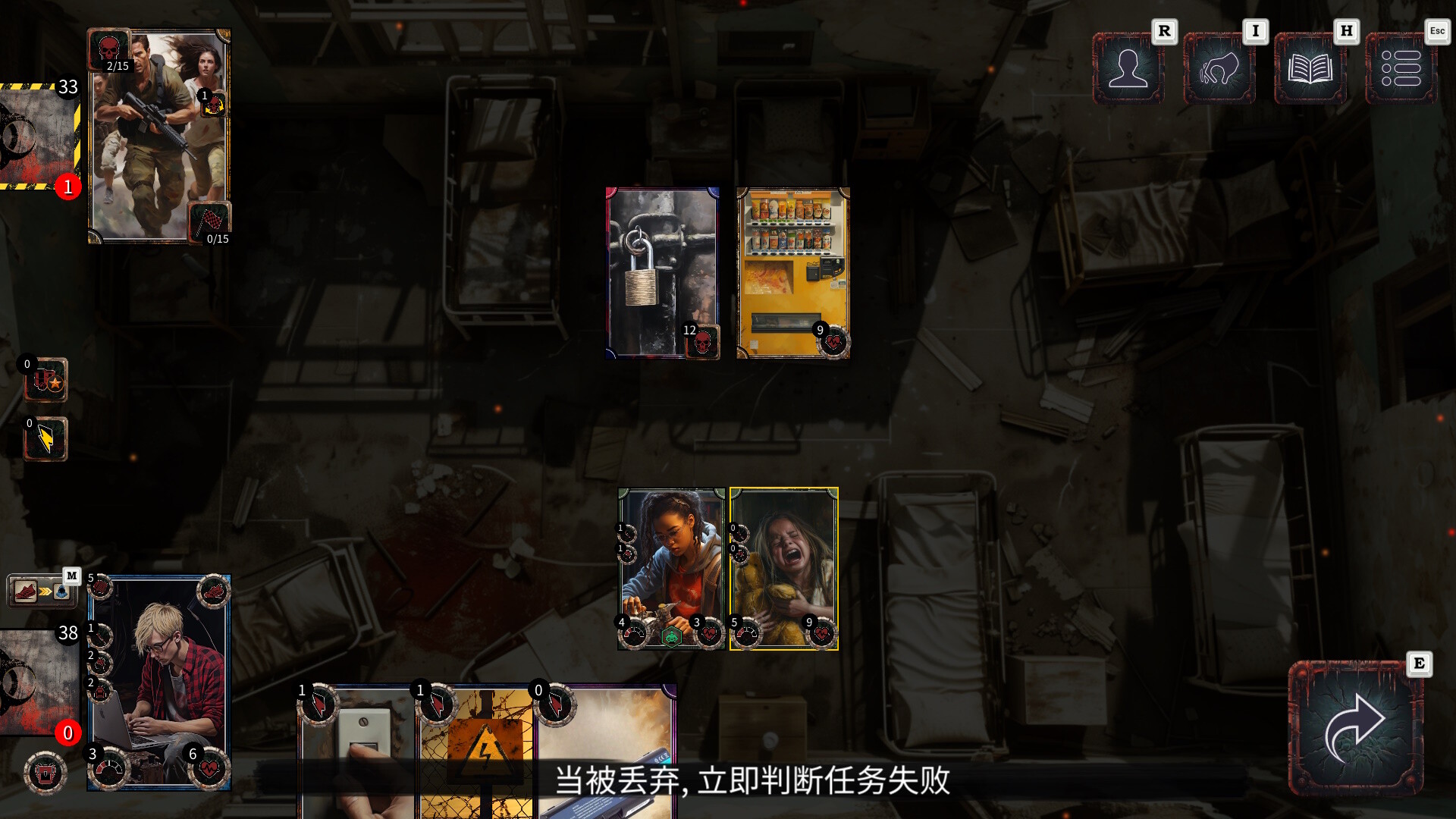The height and width of the screenshot is (819, 1456).
Task: Open the options menu icon (Esc)
Action: coord(1401,70)
